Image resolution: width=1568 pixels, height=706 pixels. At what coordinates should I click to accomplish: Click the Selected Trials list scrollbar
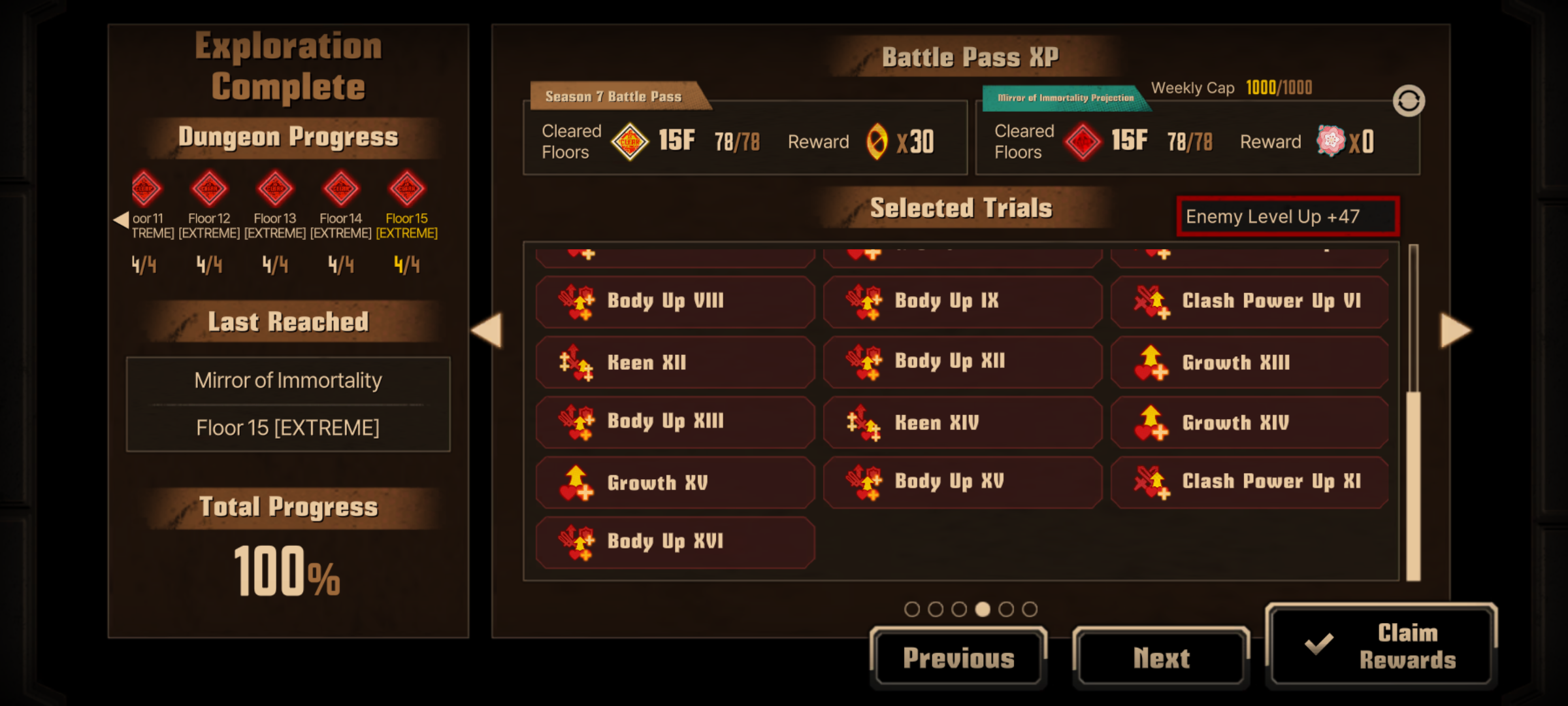pyautogui.click(x=1413, y=484)
